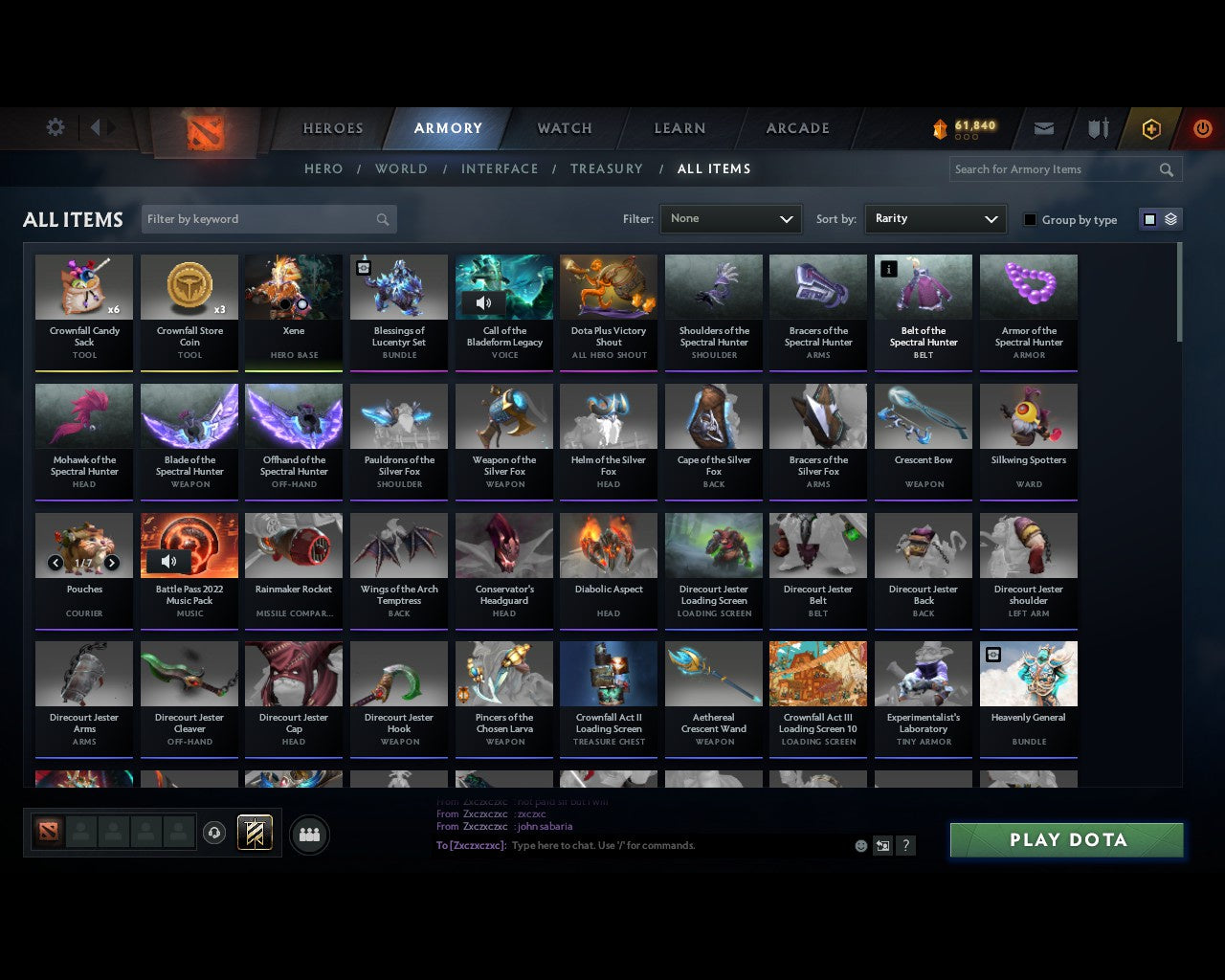This screenshot has height=980, width=1225.
Task: Open the Sort by Rarity dropdown
Action: click(x=935, y=218)
